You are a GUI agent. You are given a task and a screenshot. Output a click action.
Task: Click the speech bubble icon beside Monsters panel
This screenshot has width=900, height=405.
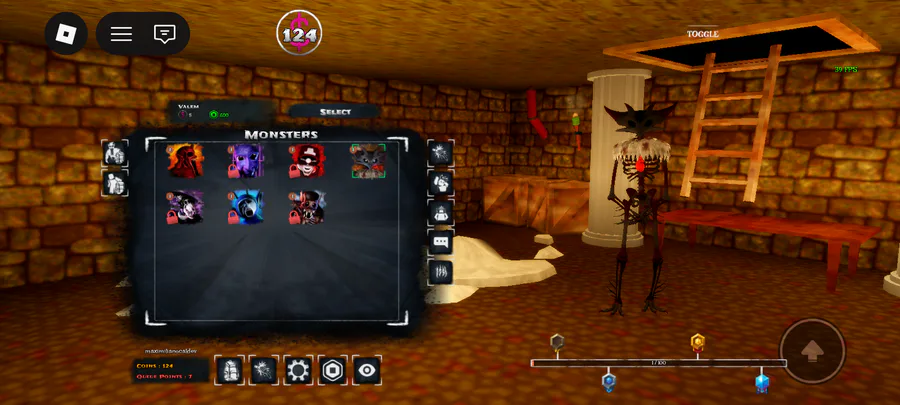pos(440,242)
